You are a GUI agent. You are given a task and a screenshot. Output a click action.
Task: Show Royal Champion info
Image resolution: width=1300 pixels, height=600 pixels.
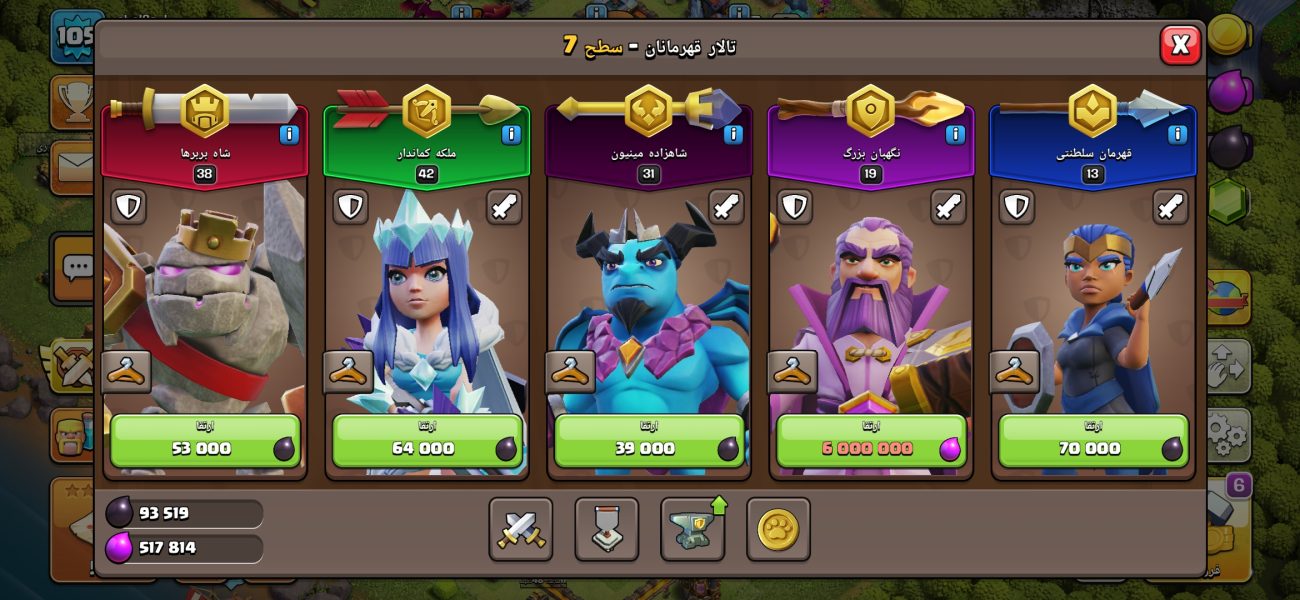click(x=1177, y=134)
